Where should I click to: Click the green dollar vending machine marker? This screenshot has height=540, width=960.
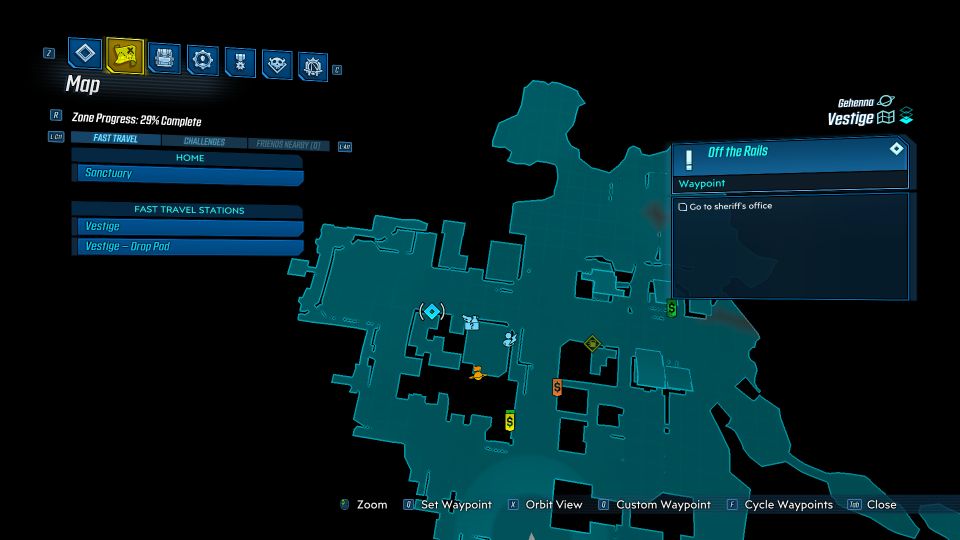point(672,308)
